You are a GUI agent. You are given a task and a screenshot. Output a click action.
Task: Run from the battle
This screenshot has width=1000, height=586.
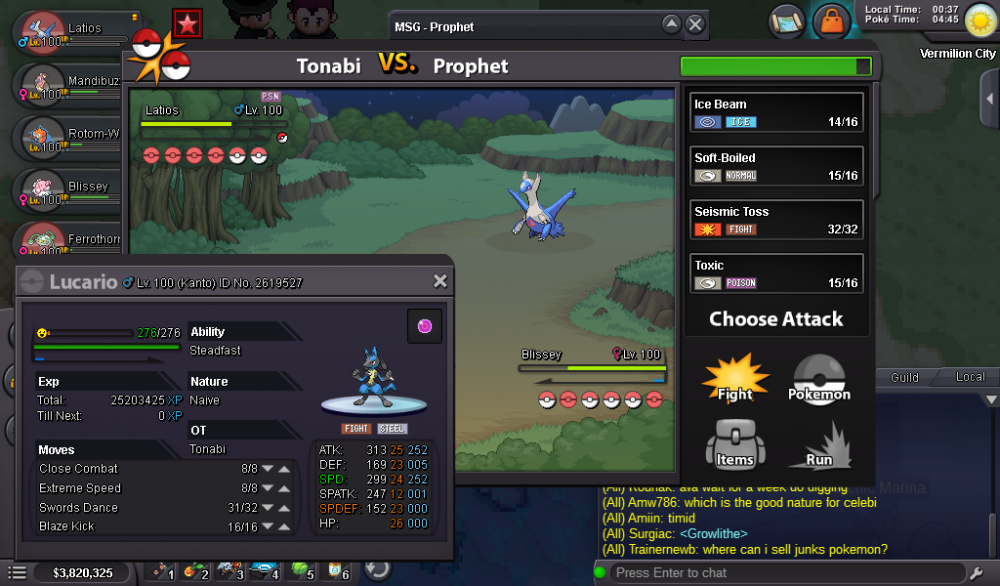[x=819, y=444]
